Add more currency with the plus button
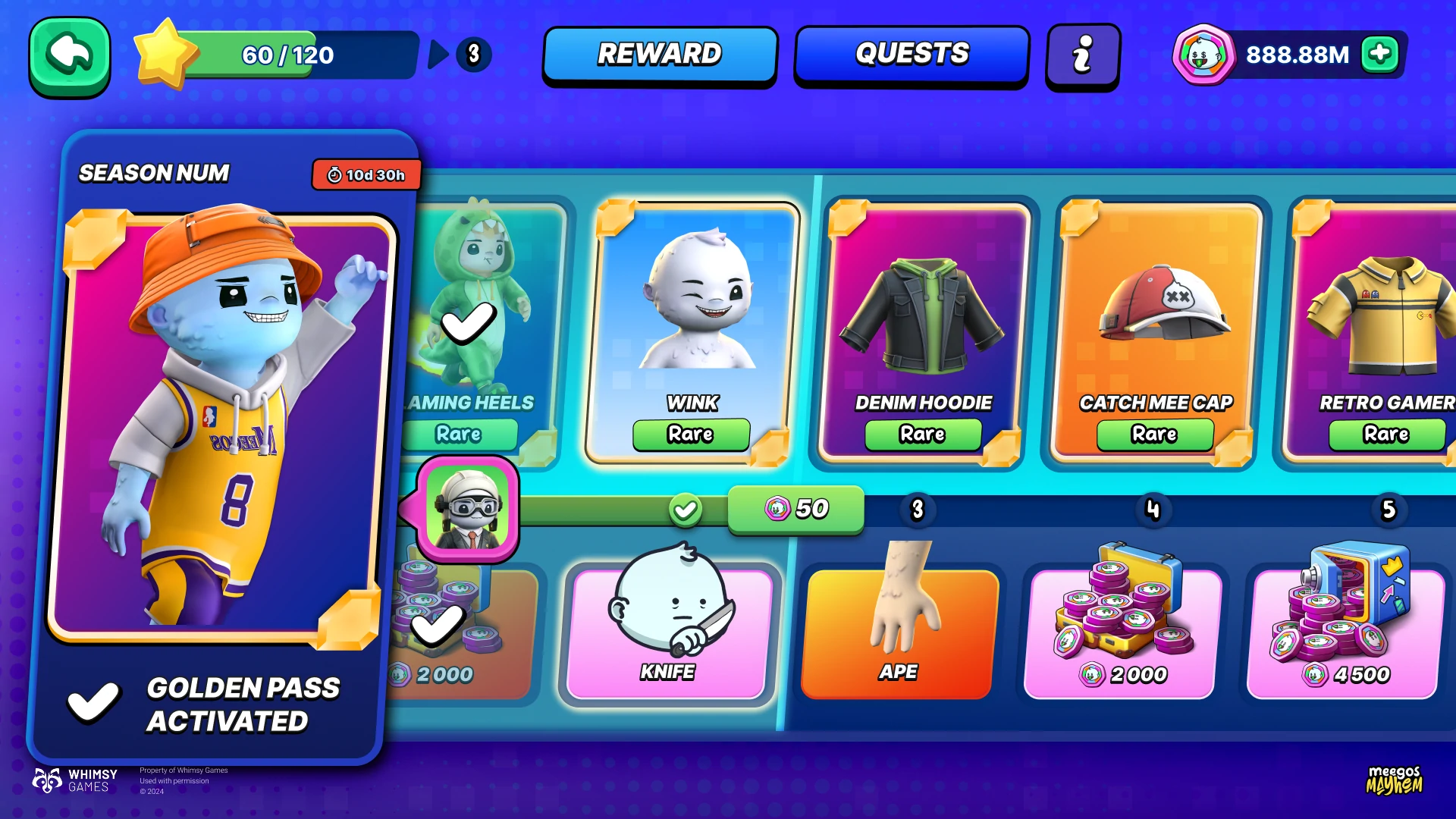Screen dimensions: 1456x819 [x=1379, y=55]
